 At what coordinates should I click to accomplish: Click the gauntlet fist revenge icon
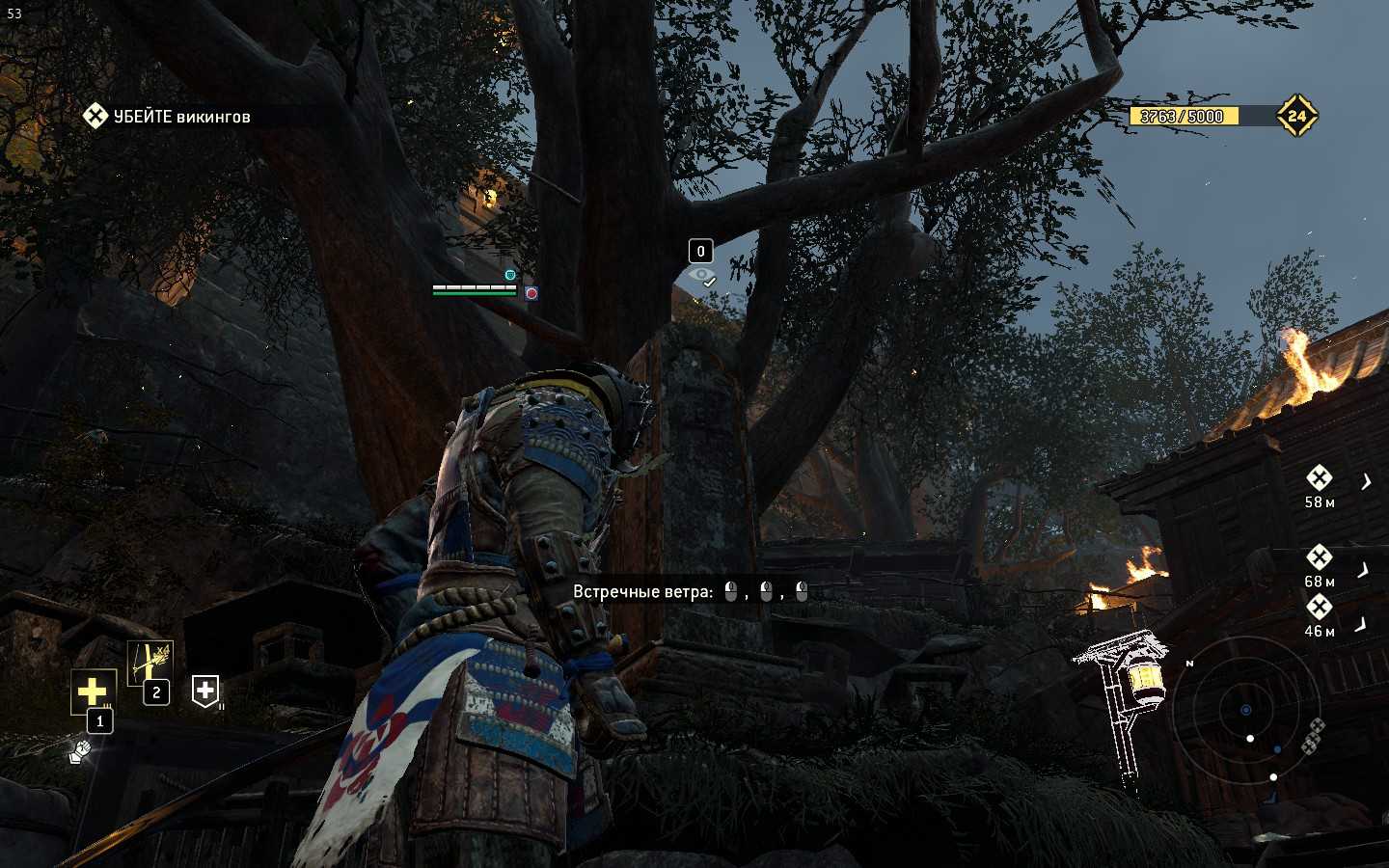pyautogui.click(x=80, y=750)
